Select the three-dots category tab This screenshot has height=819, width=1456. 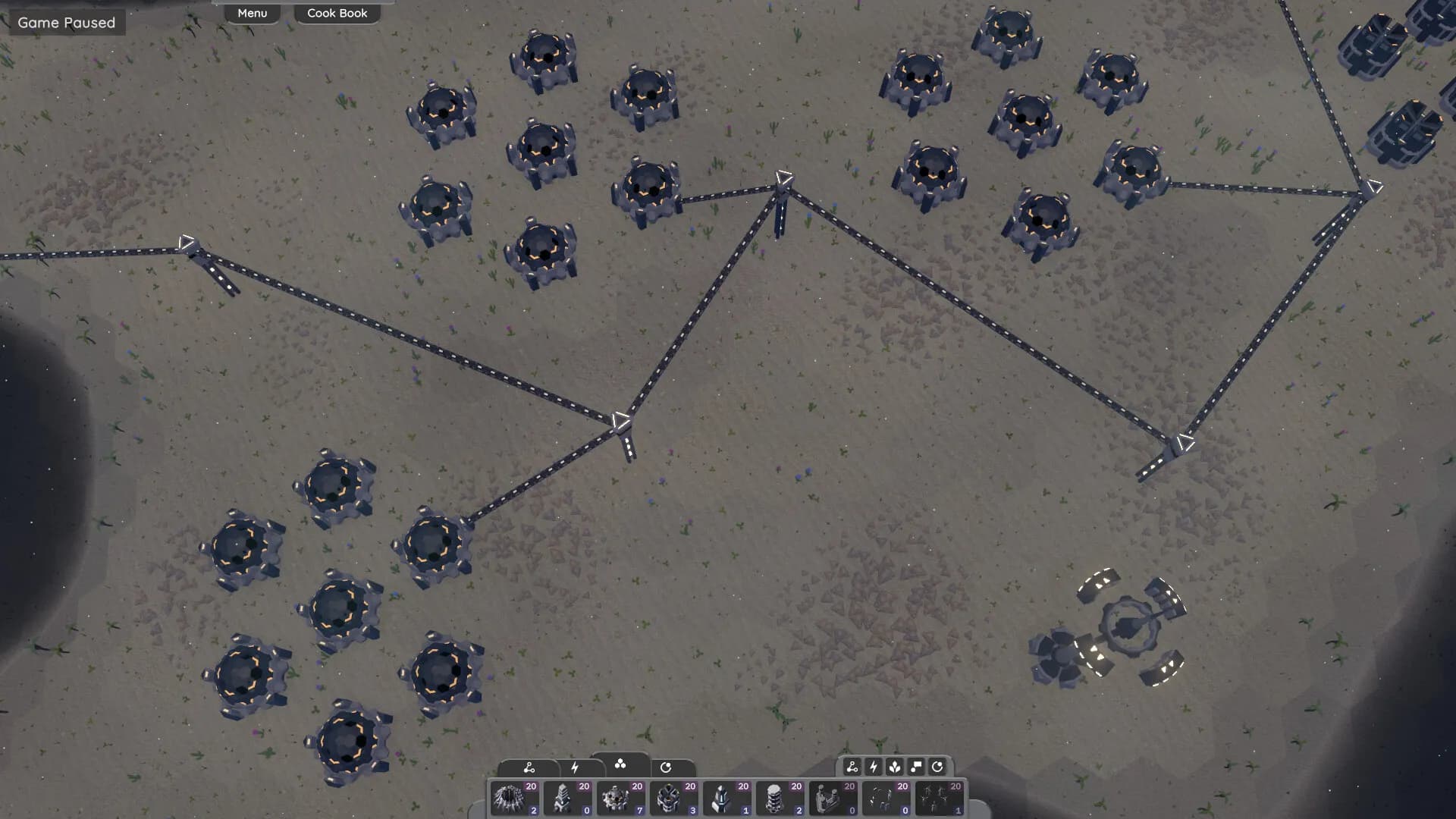pos(620,764)
